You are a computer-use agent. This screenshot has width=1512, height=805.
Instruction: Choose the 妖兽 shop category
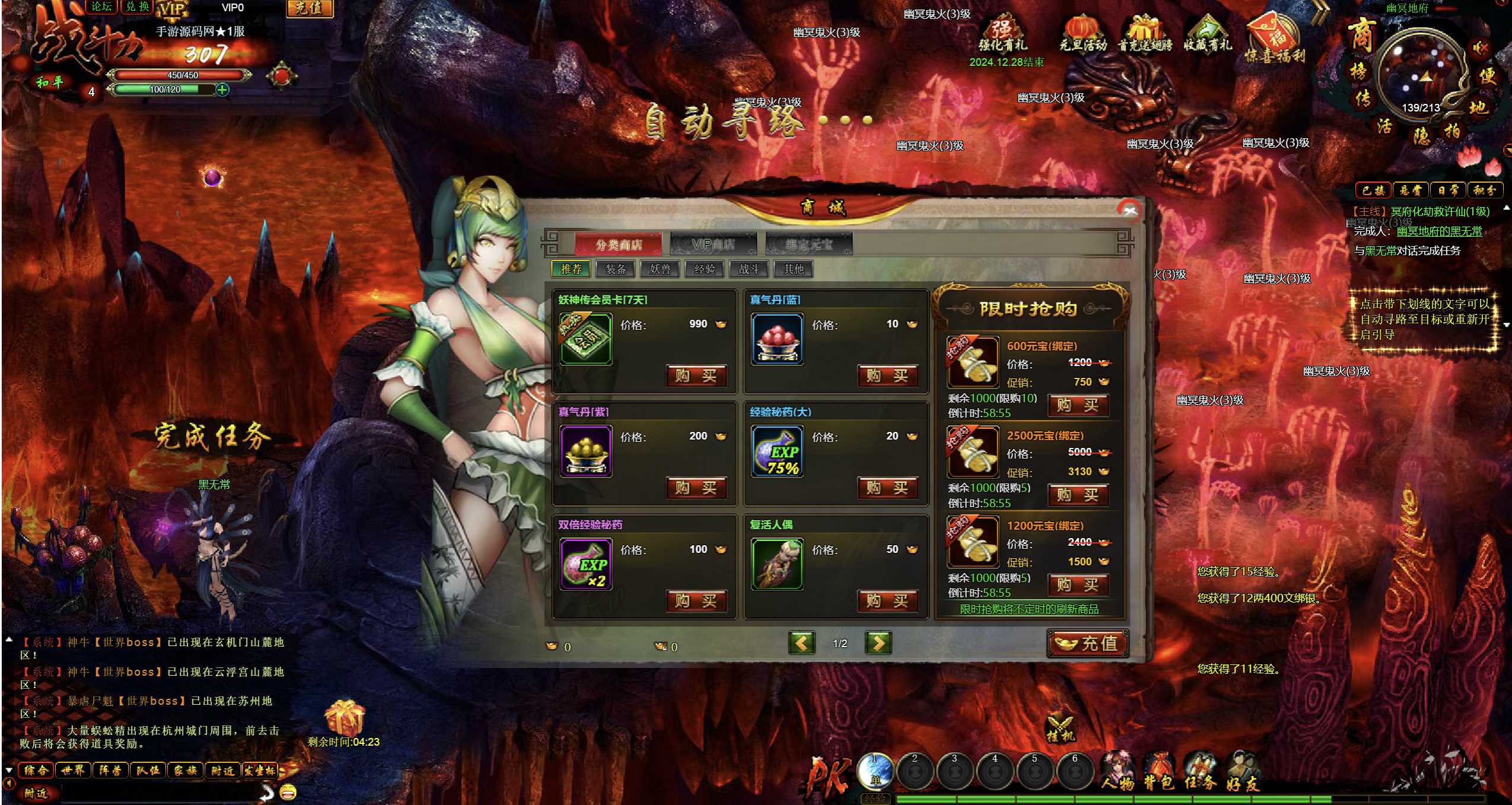point(660,269)
